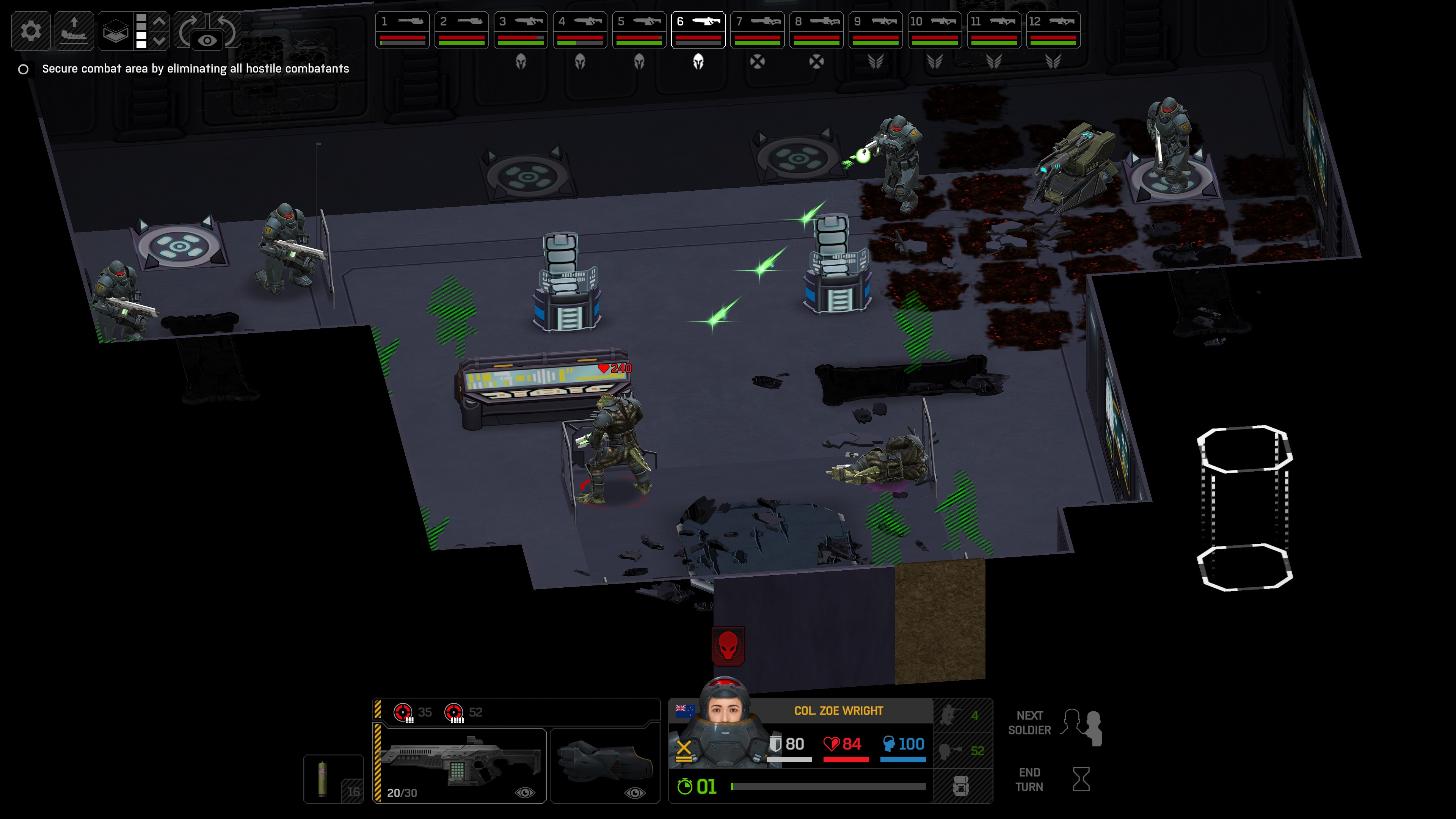Raise the camera one level
The image size is (1456, 819).
(x=159, y=22)
